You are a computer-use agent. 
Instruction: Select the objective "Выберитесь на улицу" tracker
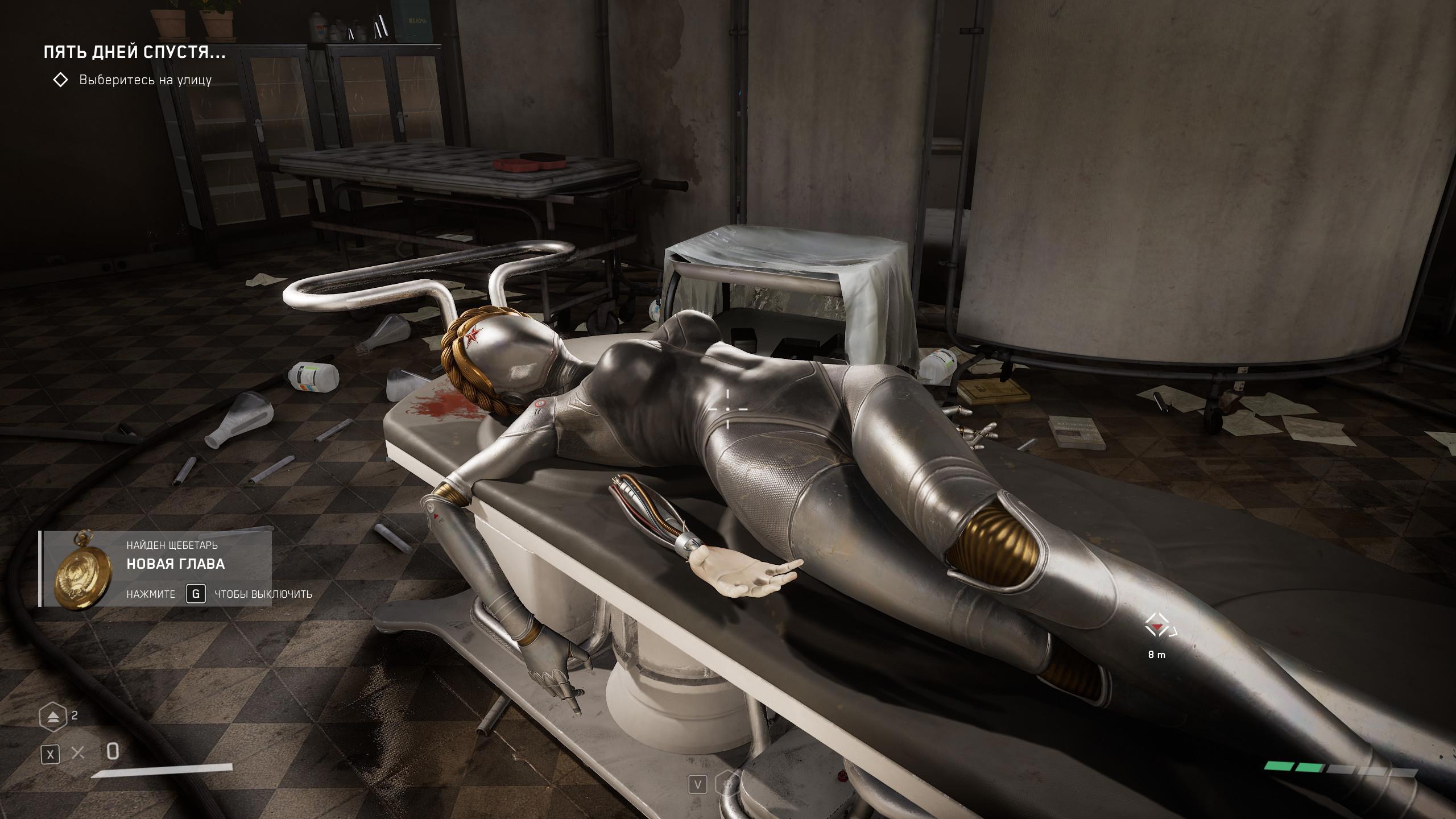145,80
